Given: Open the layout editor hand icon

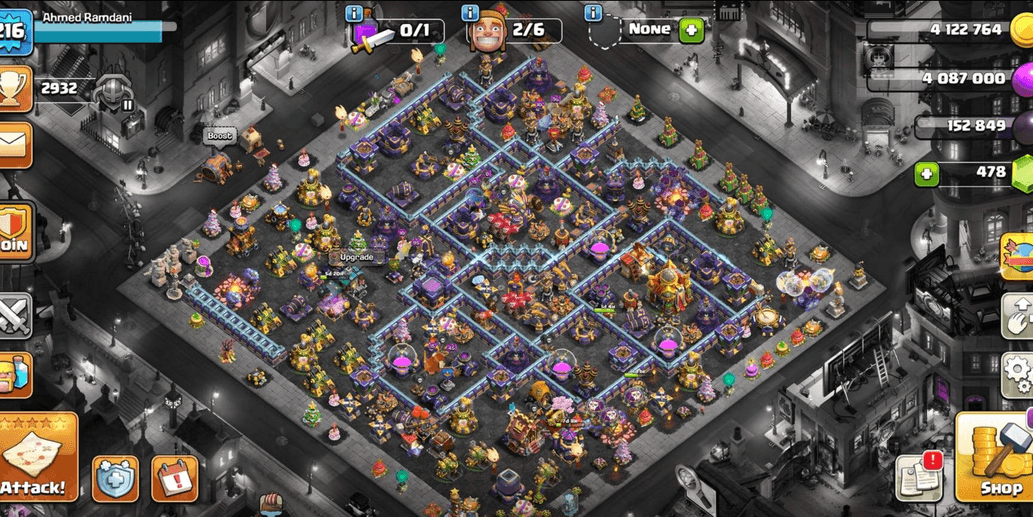Looking at the screenshot, I should click(1018, 315).
